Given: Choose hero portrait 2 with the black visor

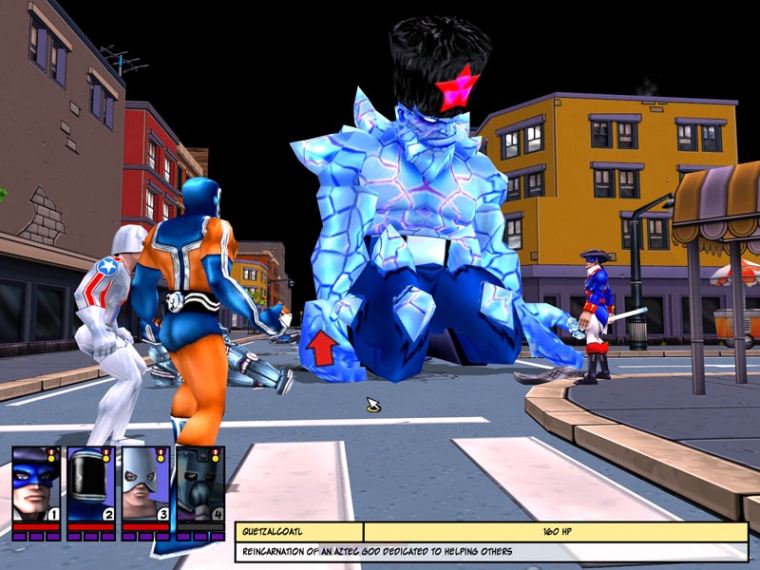Looking at the screenshot, I should (91, 486).
